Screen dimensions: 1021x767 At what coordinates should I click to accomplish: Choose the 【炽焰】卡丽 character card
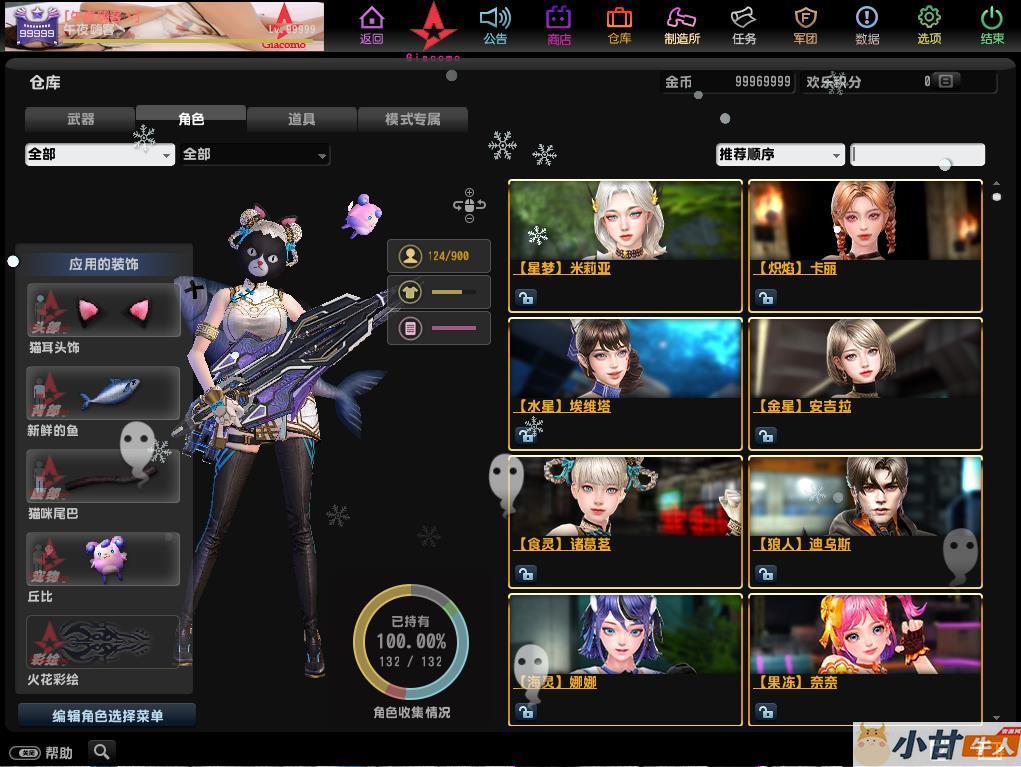point(865,245)
